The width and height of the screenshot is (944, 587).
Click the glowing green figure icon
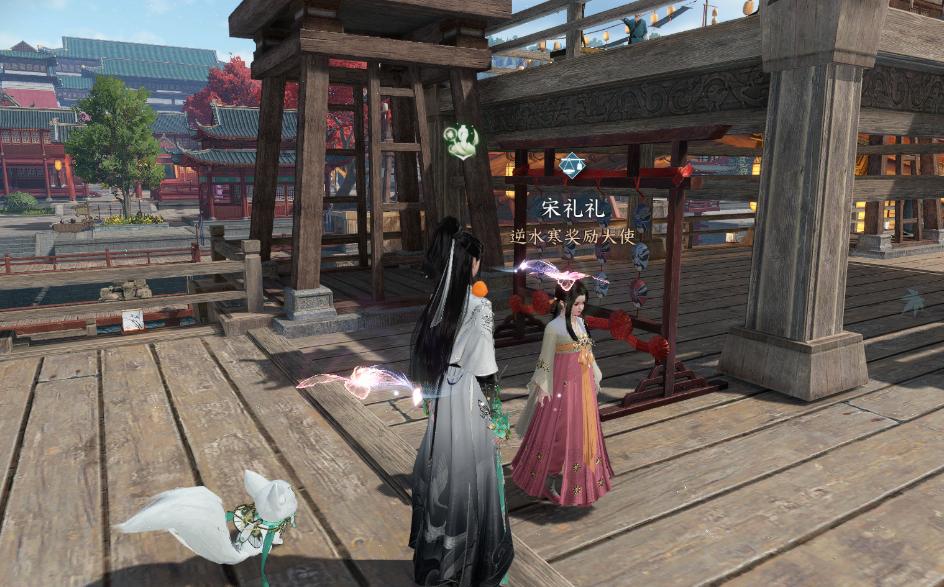[461, 141]
